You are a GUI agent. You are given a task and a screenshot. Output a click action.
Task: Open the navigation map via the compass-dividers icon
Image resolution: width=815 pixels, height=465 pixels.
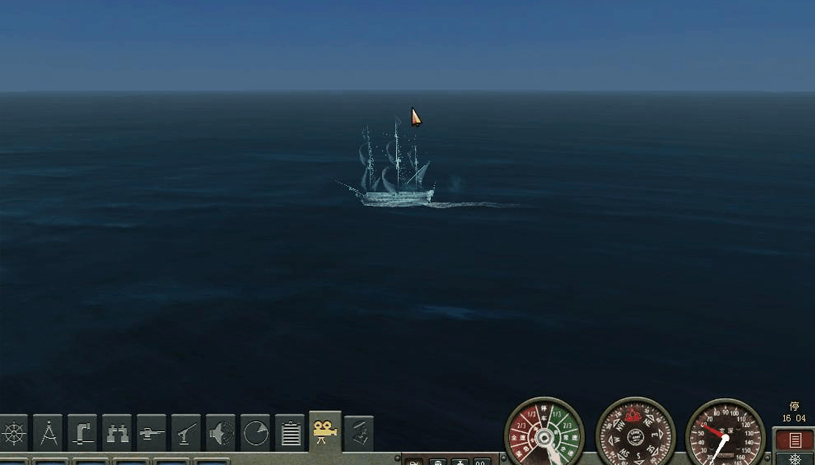(x=48, y=434)
